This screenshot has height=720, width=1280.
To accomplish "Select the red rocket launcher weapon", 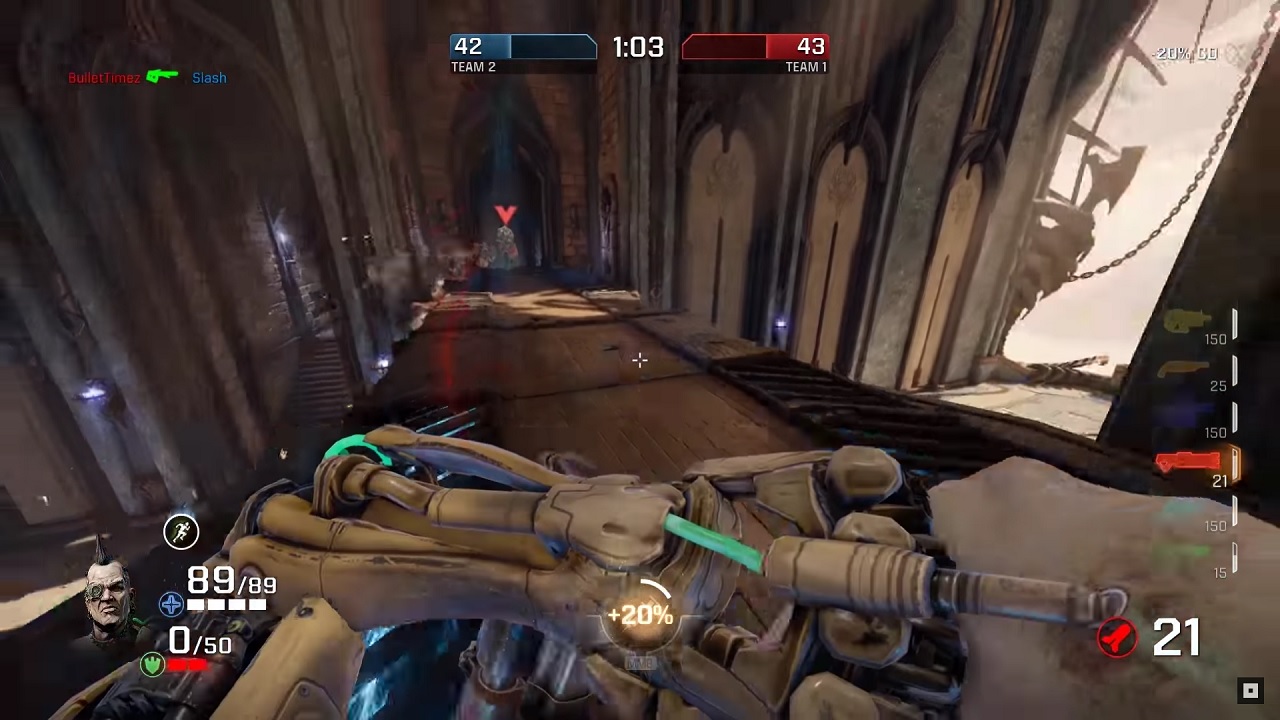I will 1188,462.
